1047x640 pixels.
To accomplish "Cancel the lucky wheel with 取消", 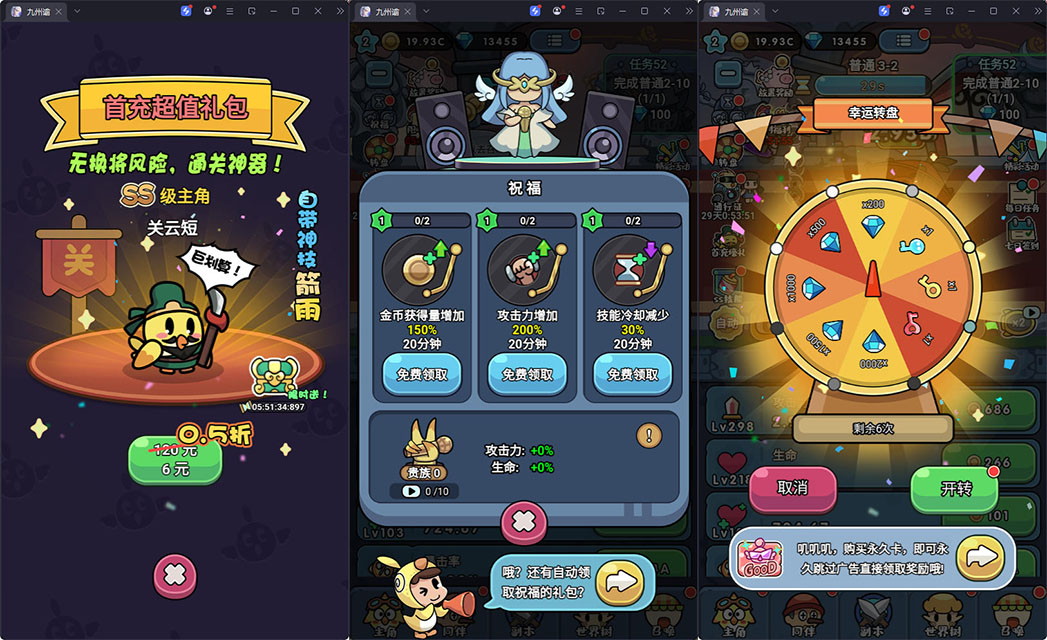I will (792, 489).
